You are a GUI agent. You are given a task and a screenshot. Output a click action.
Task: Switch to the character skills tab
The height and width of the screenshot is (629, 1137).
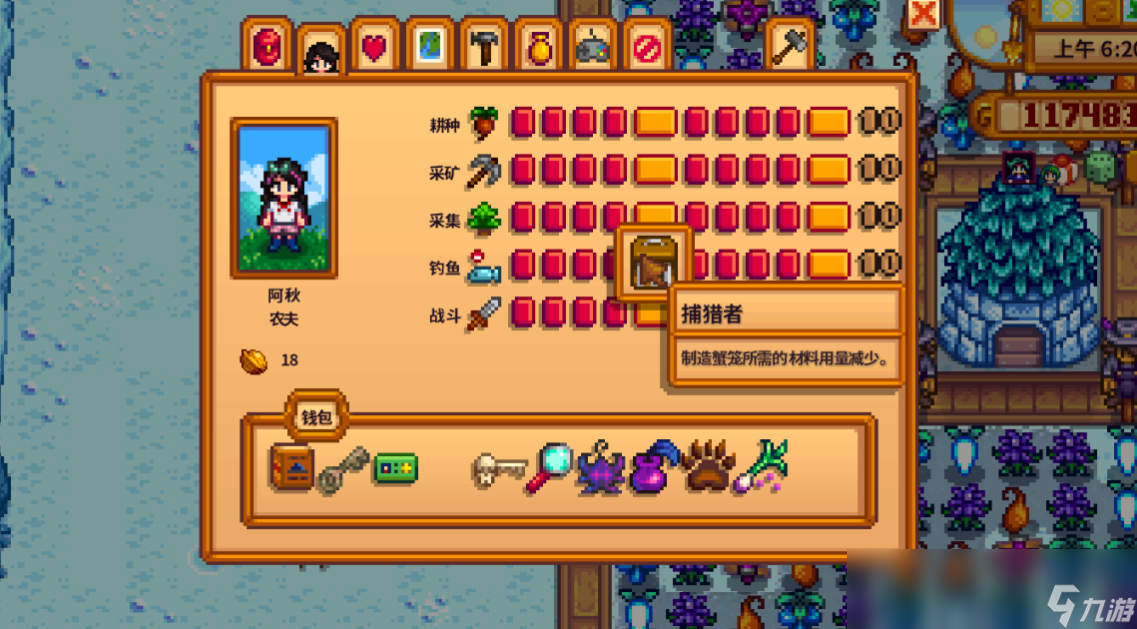point(321,53)
